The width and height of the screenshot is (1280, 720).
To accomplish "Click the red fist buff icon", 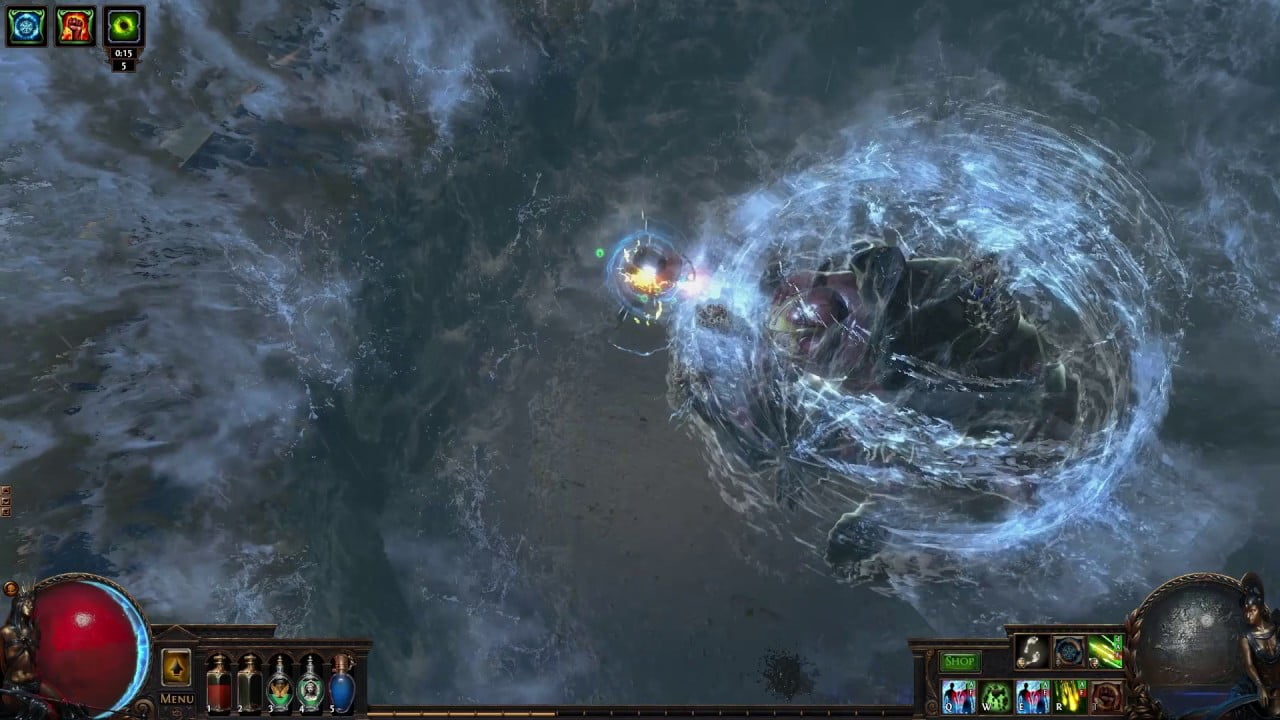I will (x=75, y=26).
